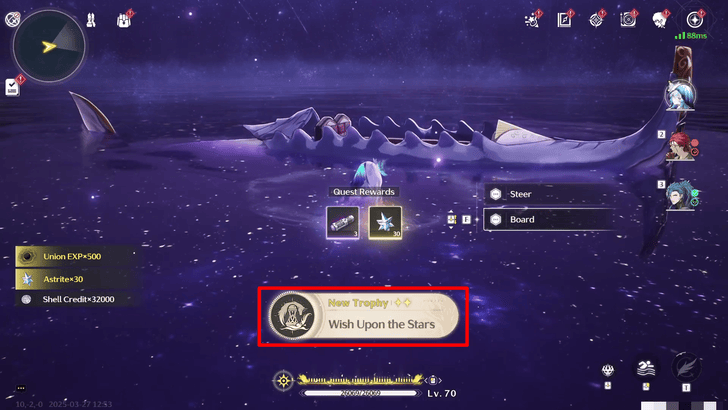Select the Astrite quest reward icon
This screenshot has height=410, width=728.
(x=385, y=222)
